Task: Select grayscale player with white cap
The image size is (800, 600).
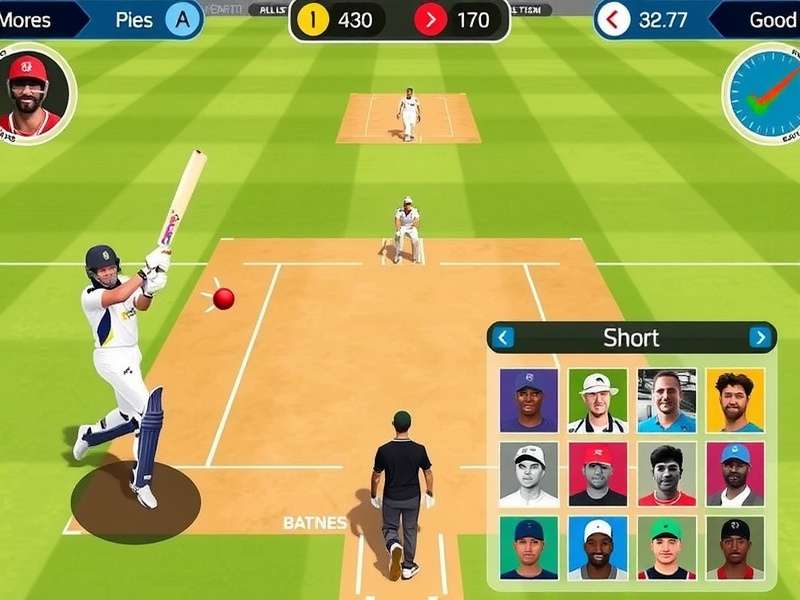Action: pos(529,474)
